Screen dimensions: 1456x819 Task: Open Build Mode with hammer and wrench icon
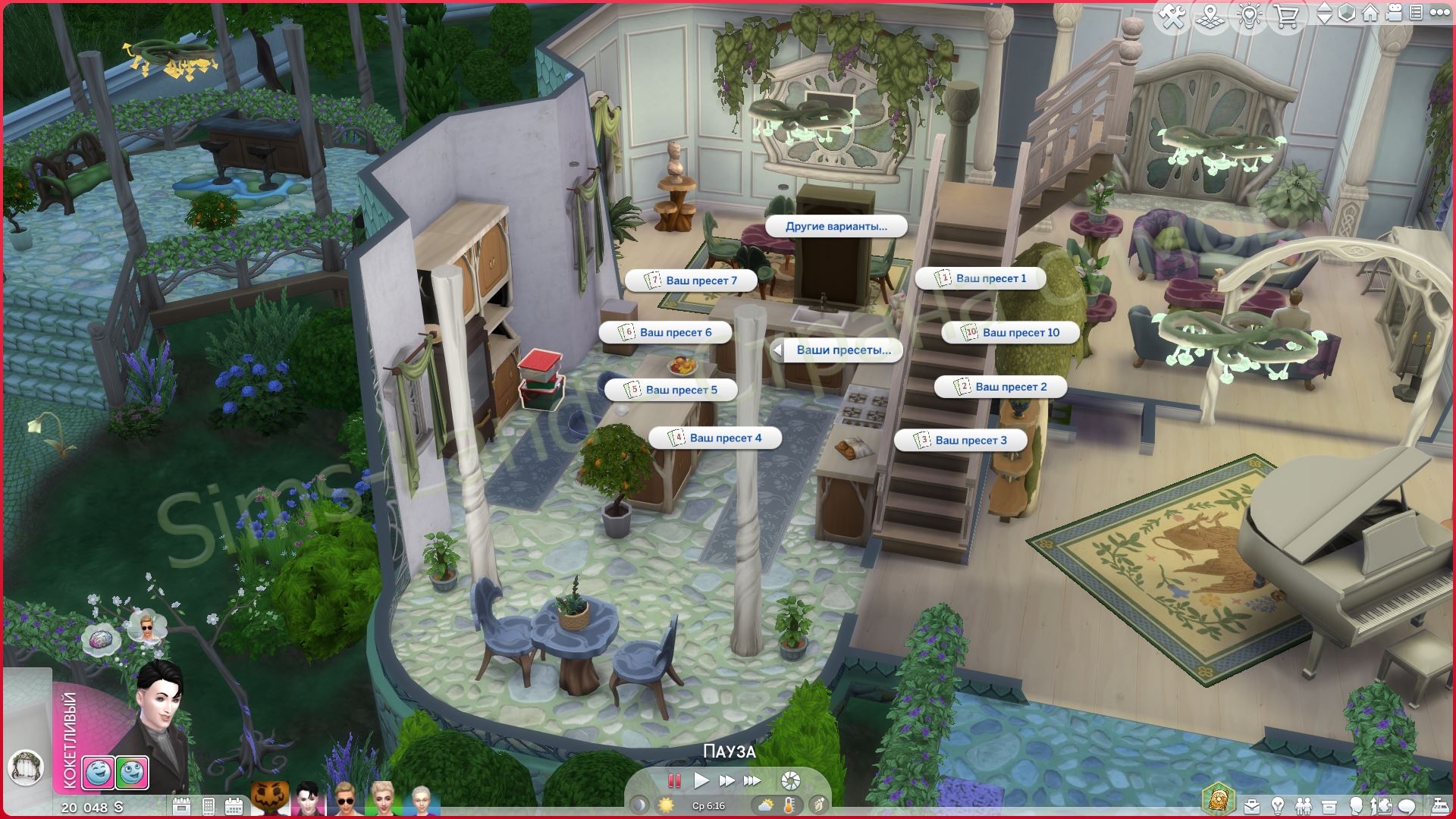(1172, 17)
